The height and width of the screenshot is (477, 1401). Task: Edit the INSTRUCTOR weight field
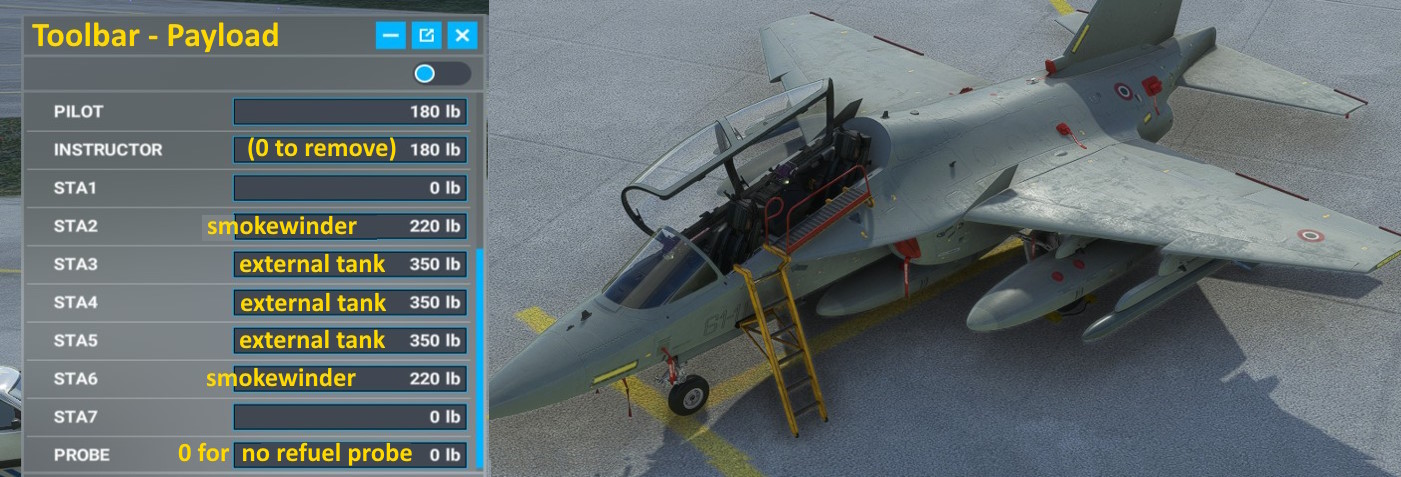pyautogui.click(x=350, y=150)
